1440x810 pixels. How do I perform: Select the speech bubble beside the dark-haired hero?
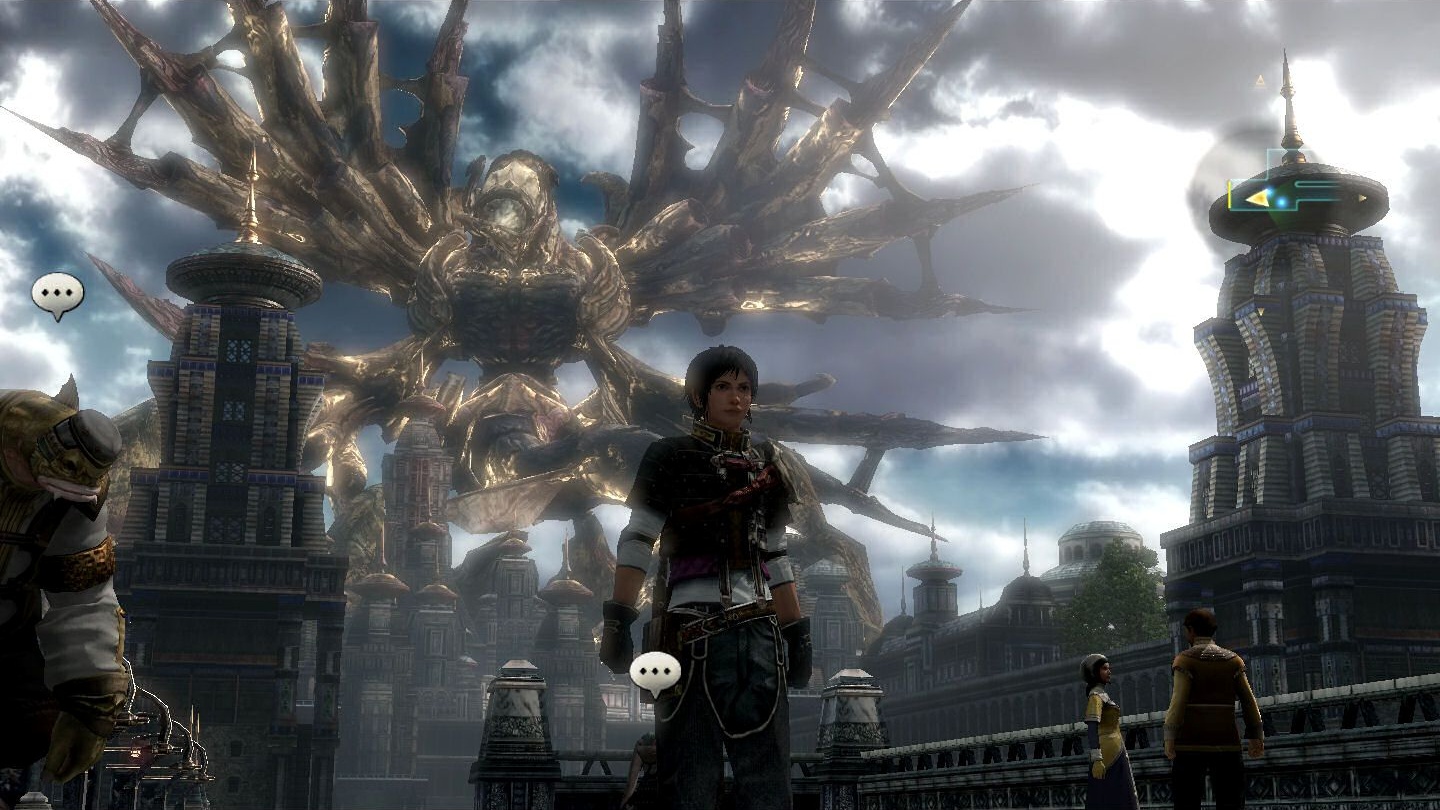655,672
